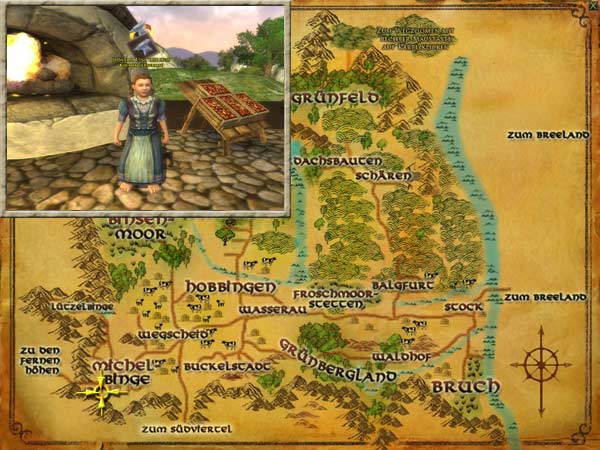
Task: Close the map window
Action: click(x=593, y=6)
